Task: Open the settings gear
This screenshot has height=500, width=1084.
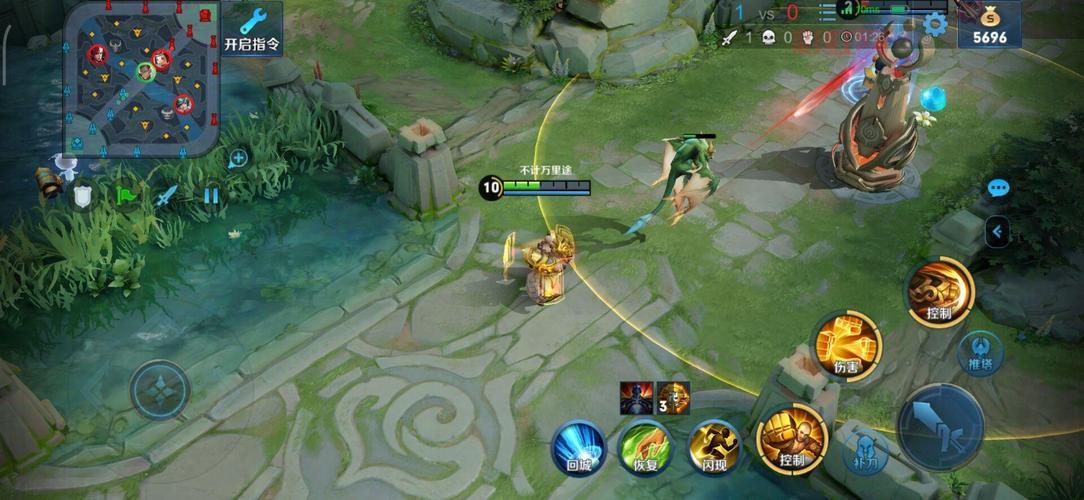Action: (935, 24)
